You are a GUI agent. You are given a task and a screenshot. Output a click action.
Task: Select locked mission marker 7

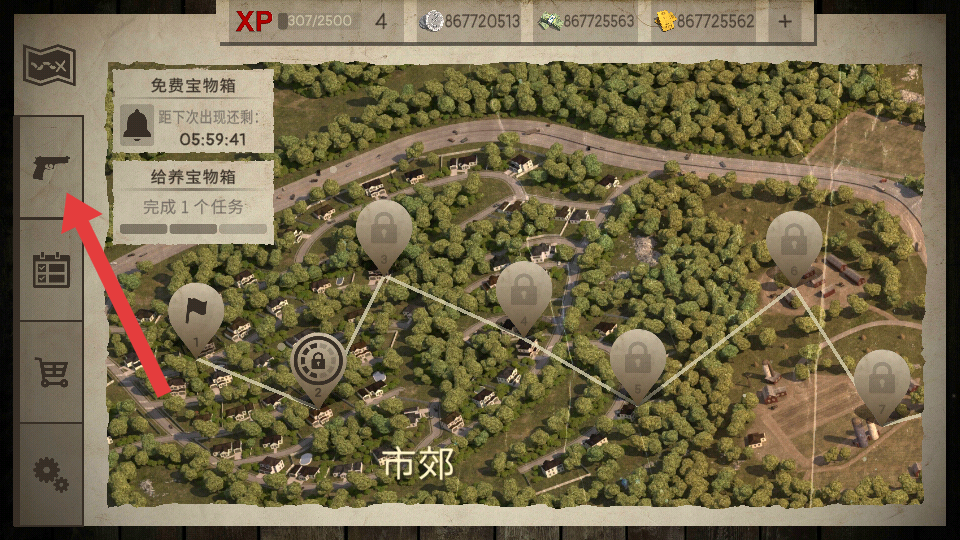[881, 380]
